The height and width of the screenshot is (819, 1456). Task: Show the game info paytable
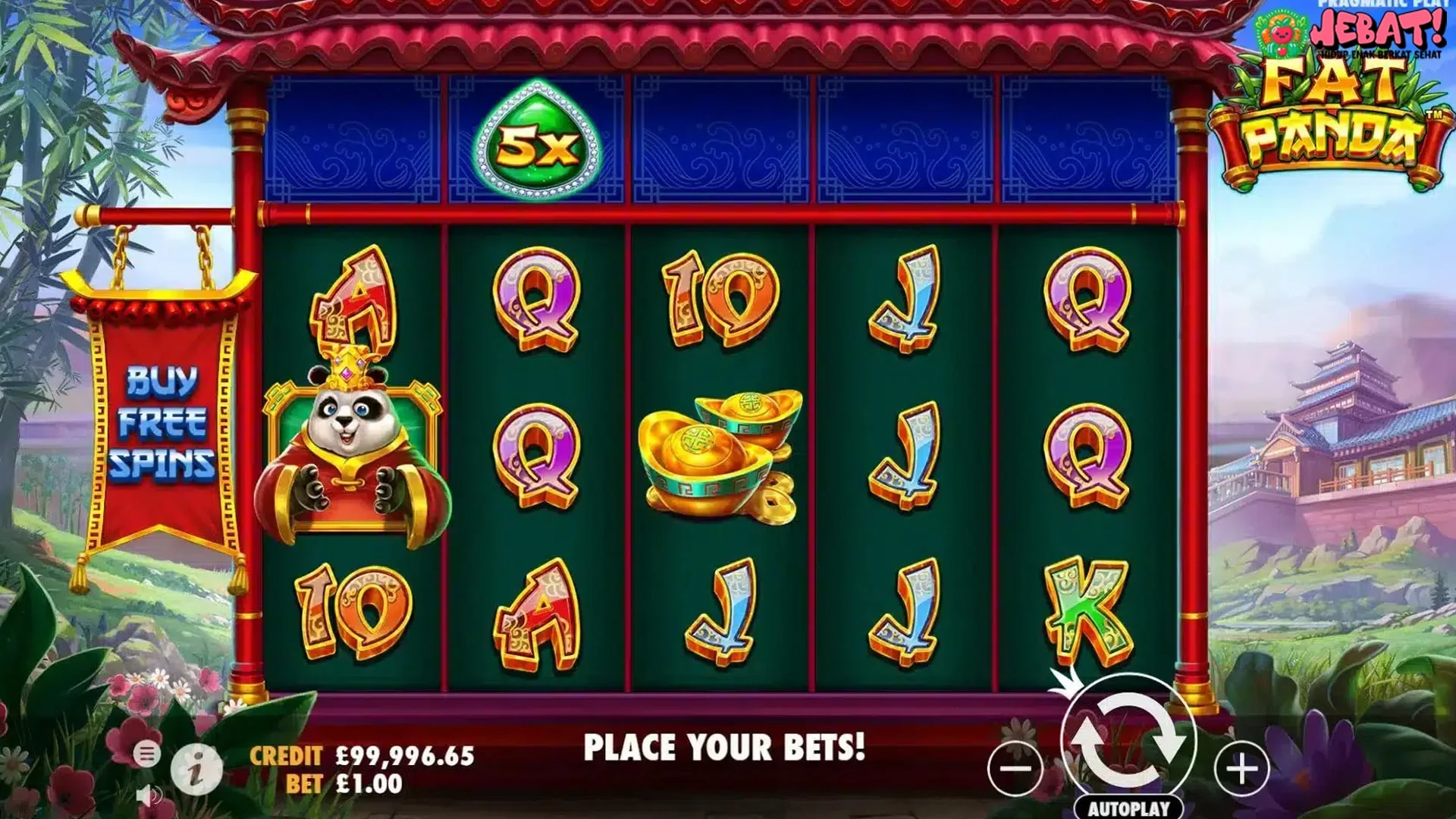(196, 770)
